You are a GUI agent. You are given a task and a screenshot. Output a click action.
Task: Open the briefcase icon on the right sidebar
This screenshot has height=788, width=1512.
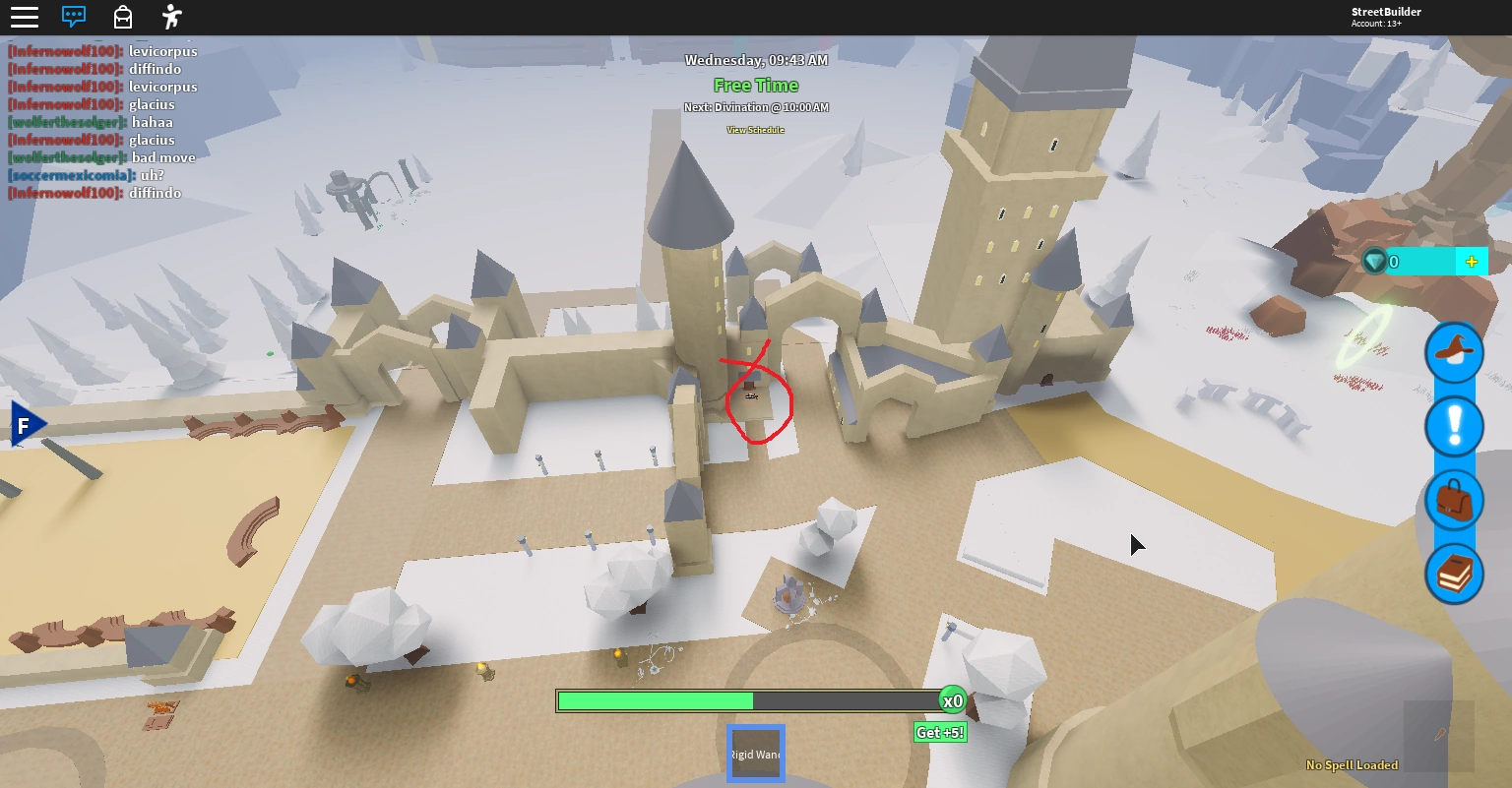[1454, 500]
